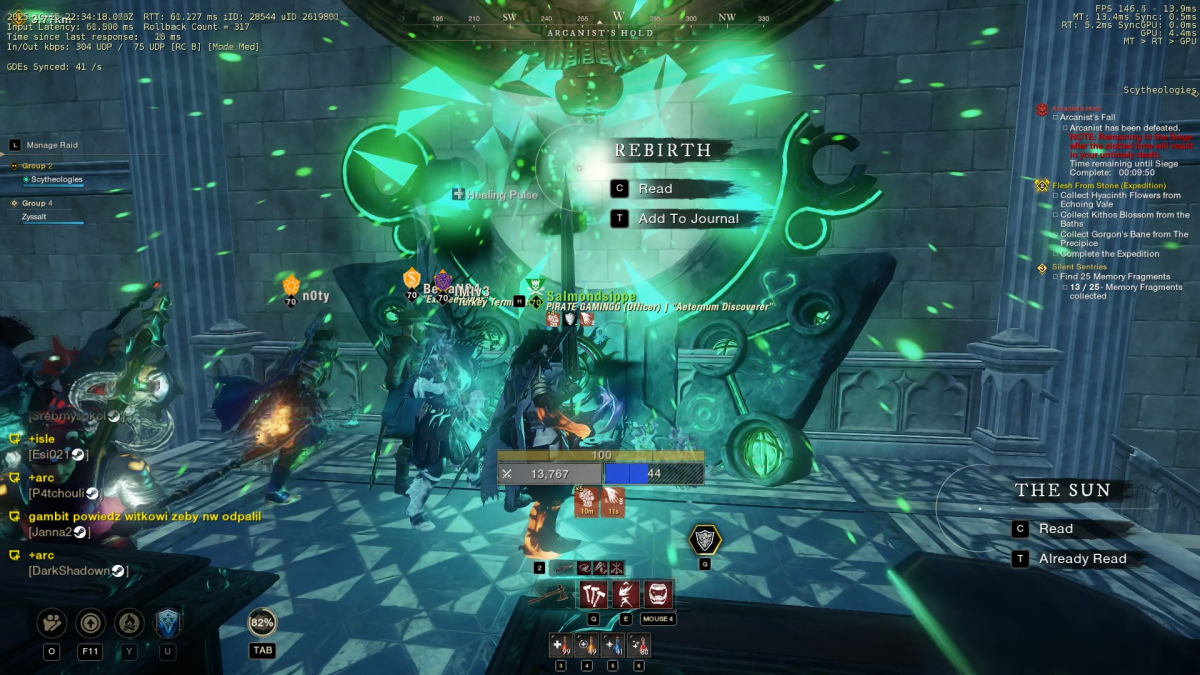Image resolution: width=1200 pixels, height=675 pixels.
Task: Trigger the roaring mouth ability
Action: (657, 594)
